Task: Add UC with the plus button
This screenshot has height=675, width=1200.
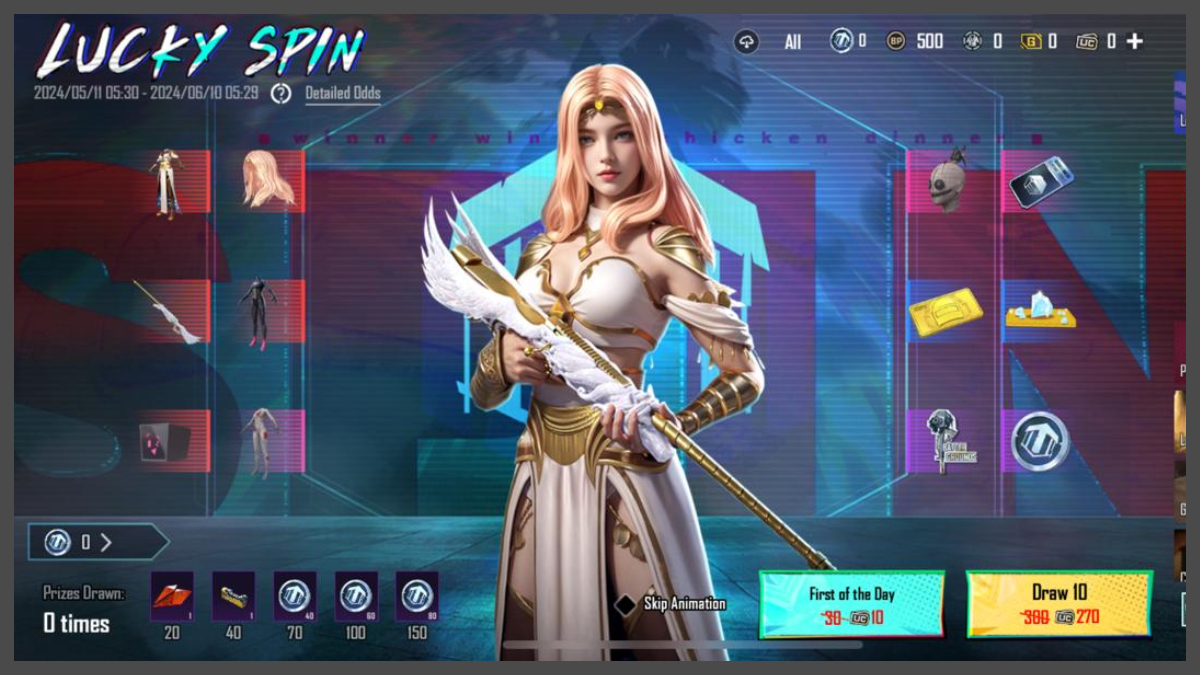Action: (1134, 41)
